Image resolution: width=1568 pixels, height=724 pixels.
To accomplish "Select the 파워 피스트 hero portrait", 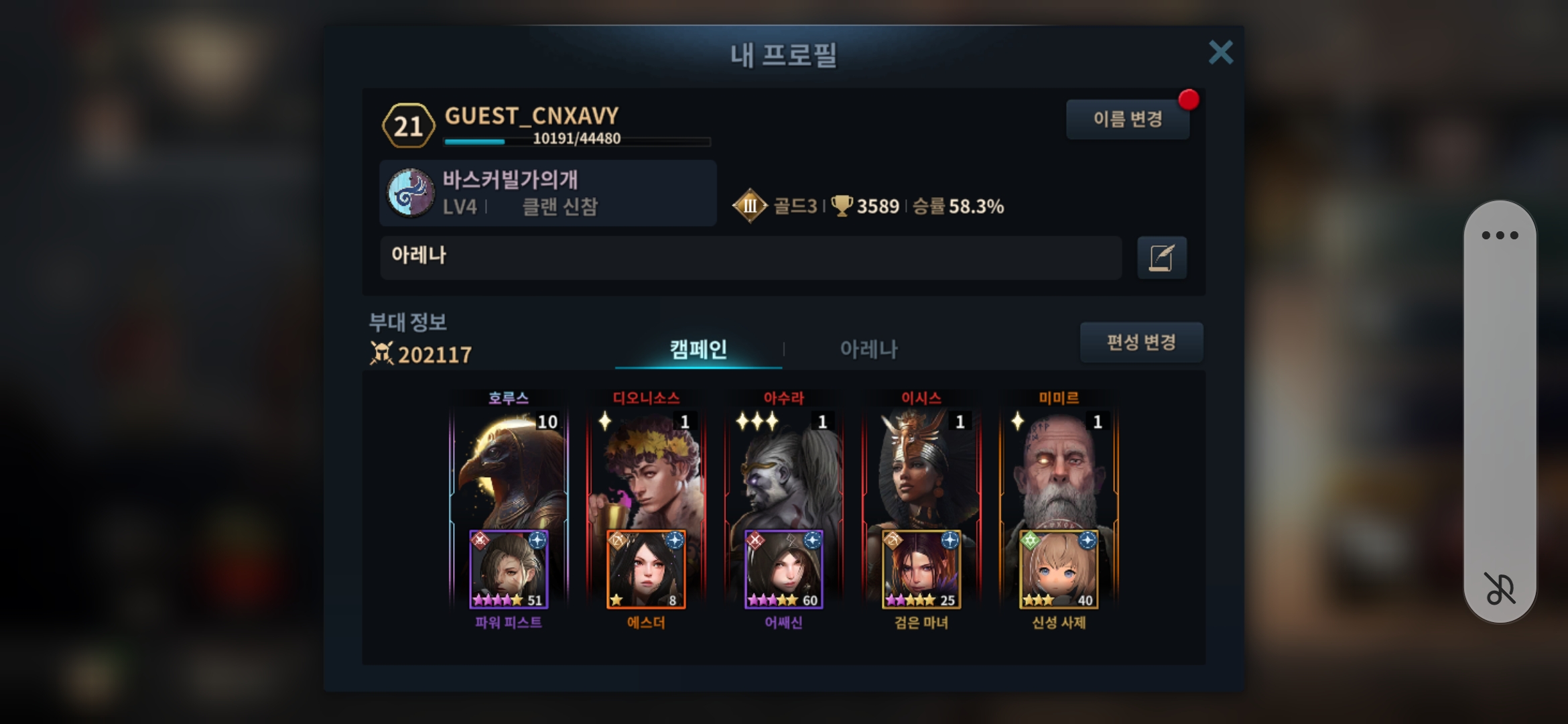I will 509,570.
